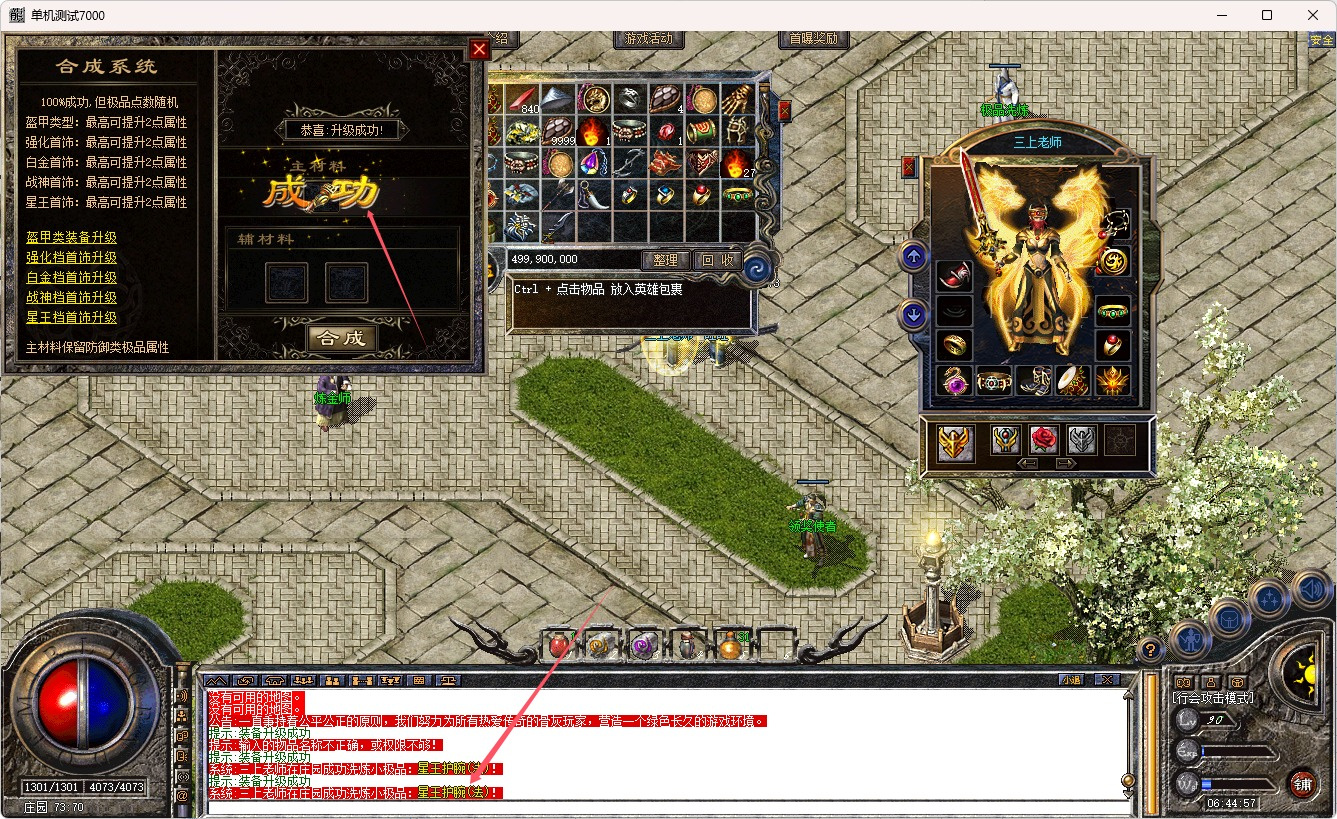The width and height of the screenshot is (1337, 819).
Task: Open the 游戏活动 events menu
Action: click(x=649, y=39)
